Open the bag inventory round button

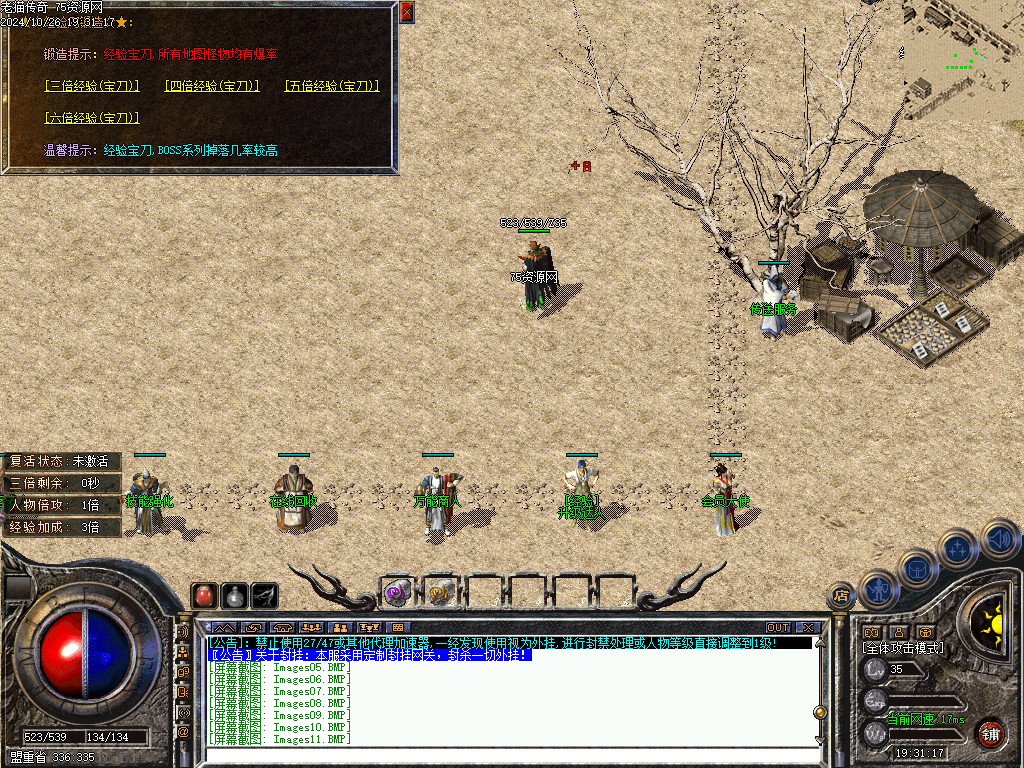point(916,569)
